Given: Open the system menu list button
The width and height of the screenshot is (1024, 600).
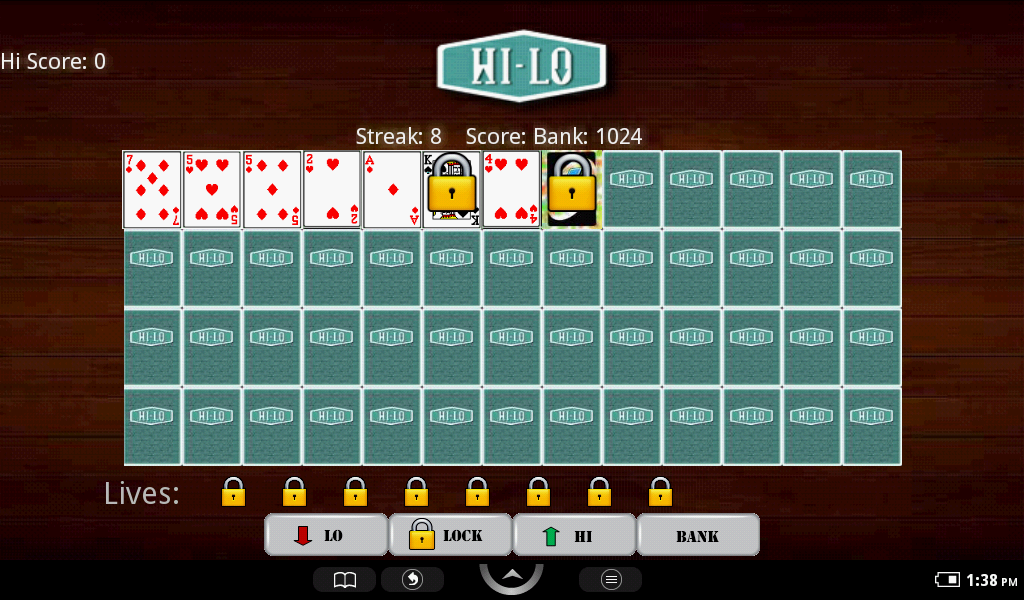Looking at the screenshot, I should click(x=610, y=580).
